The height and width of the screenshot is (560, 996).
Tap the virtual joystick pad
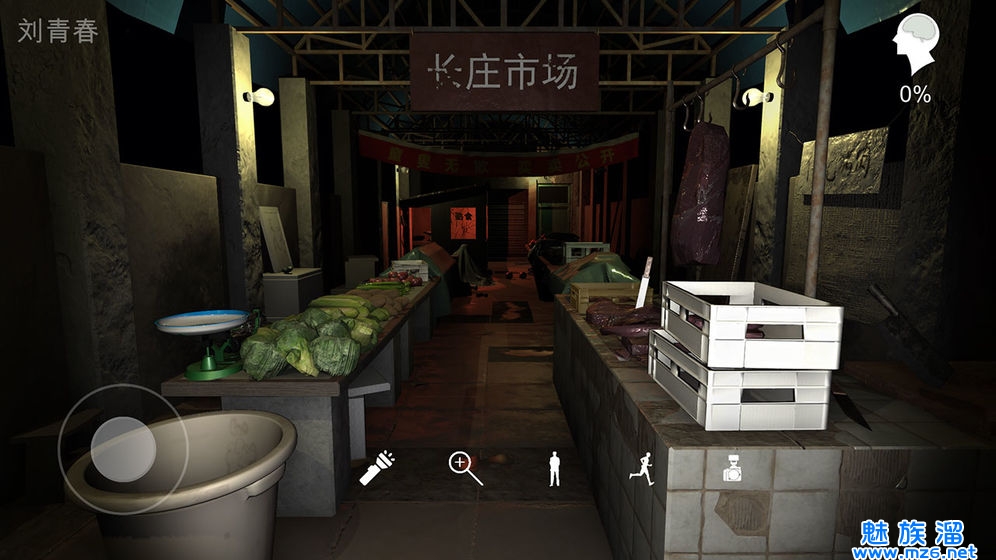click(x=123, y=447)
